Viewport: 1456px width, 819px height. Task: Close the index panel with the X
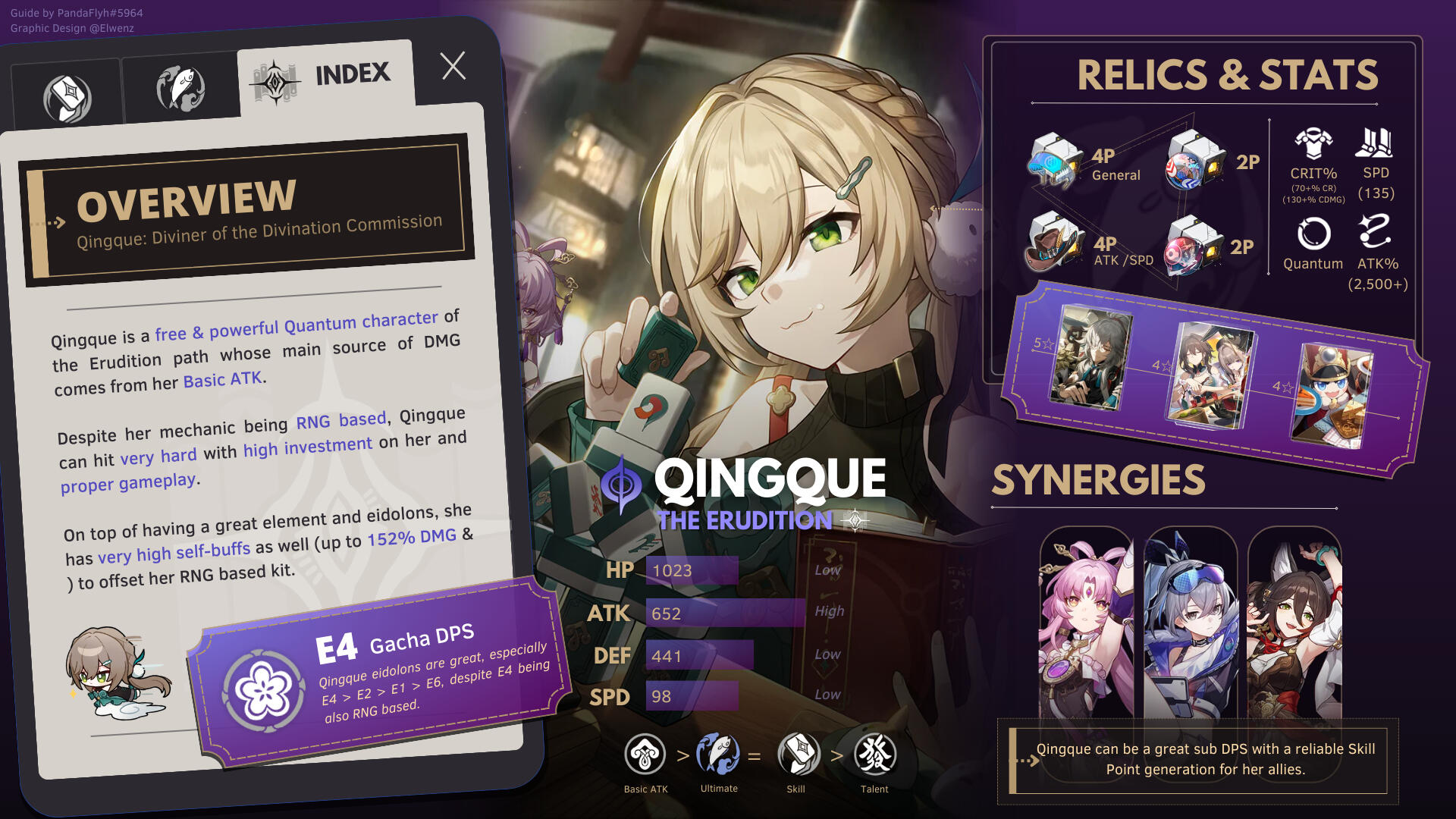pyautogui.click(x=453, y=67)
